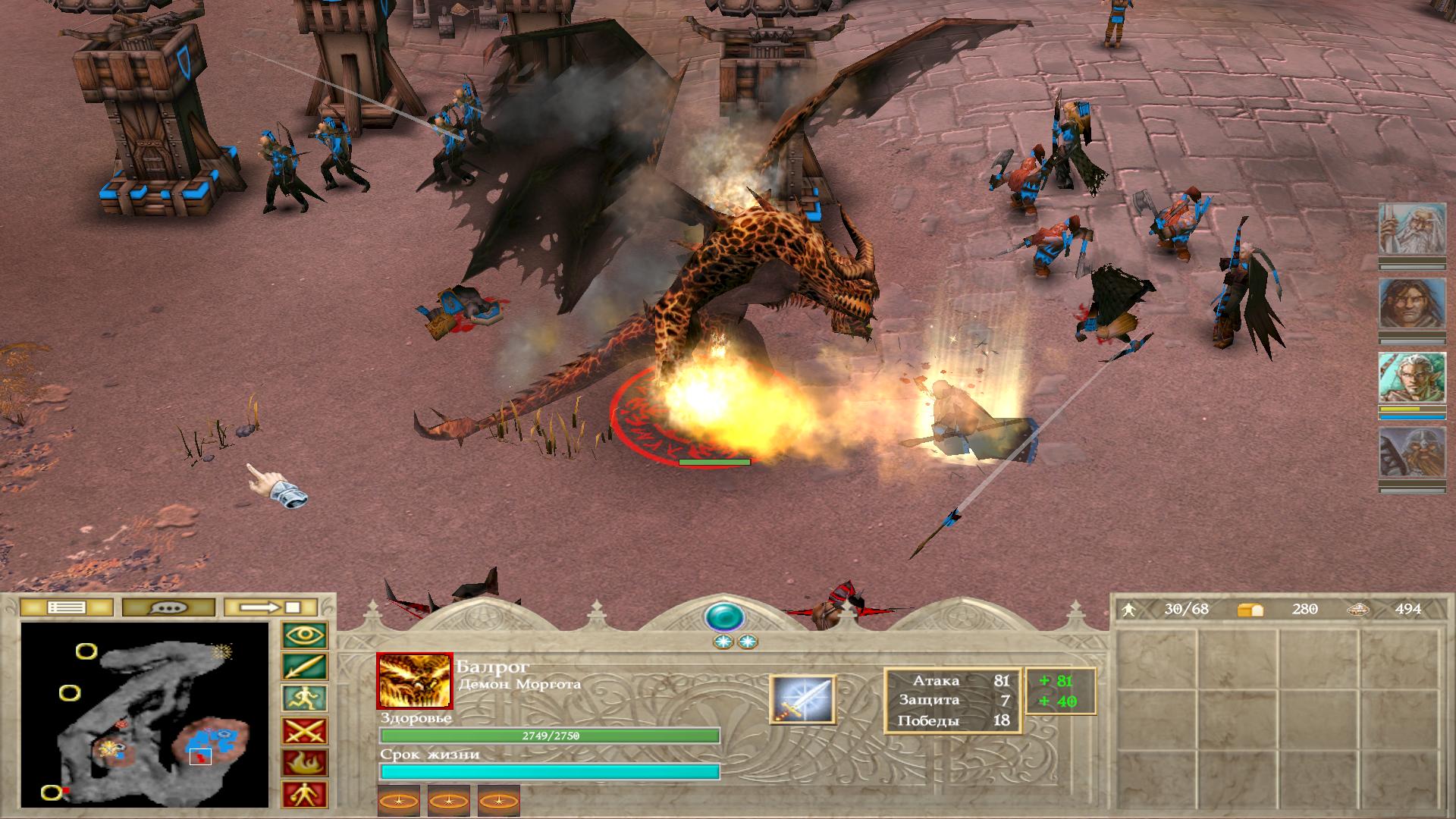This screenshot has height=819, width=1456.
Task: Select the dark-haired man hero portrait
Action: [1411, 304]
